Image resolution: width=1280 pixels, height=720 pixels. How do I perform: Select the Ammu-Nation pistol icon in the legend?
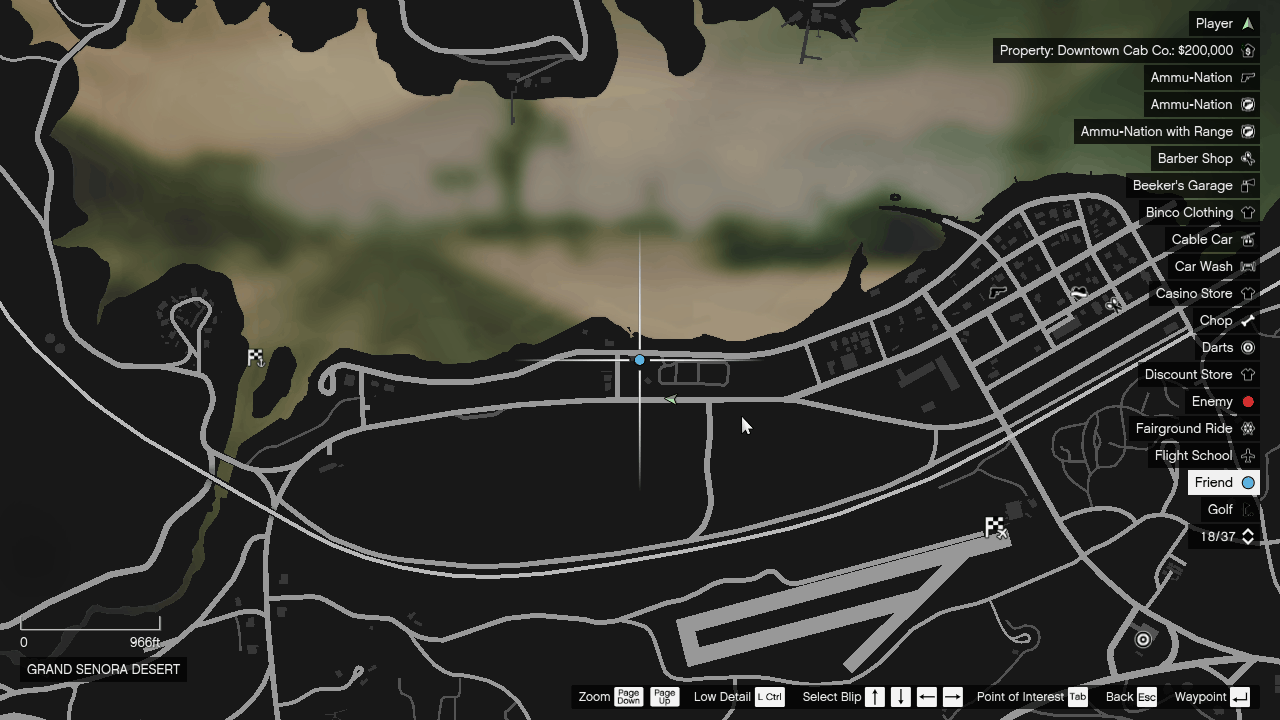tap(1248, 77)
